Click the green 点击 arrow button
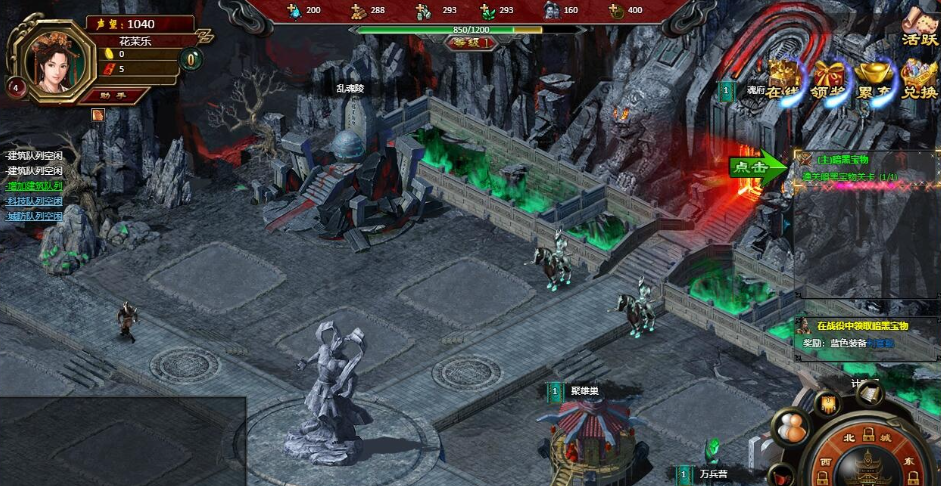Viewport: 941px width, 486px height. tap(757, 167)
